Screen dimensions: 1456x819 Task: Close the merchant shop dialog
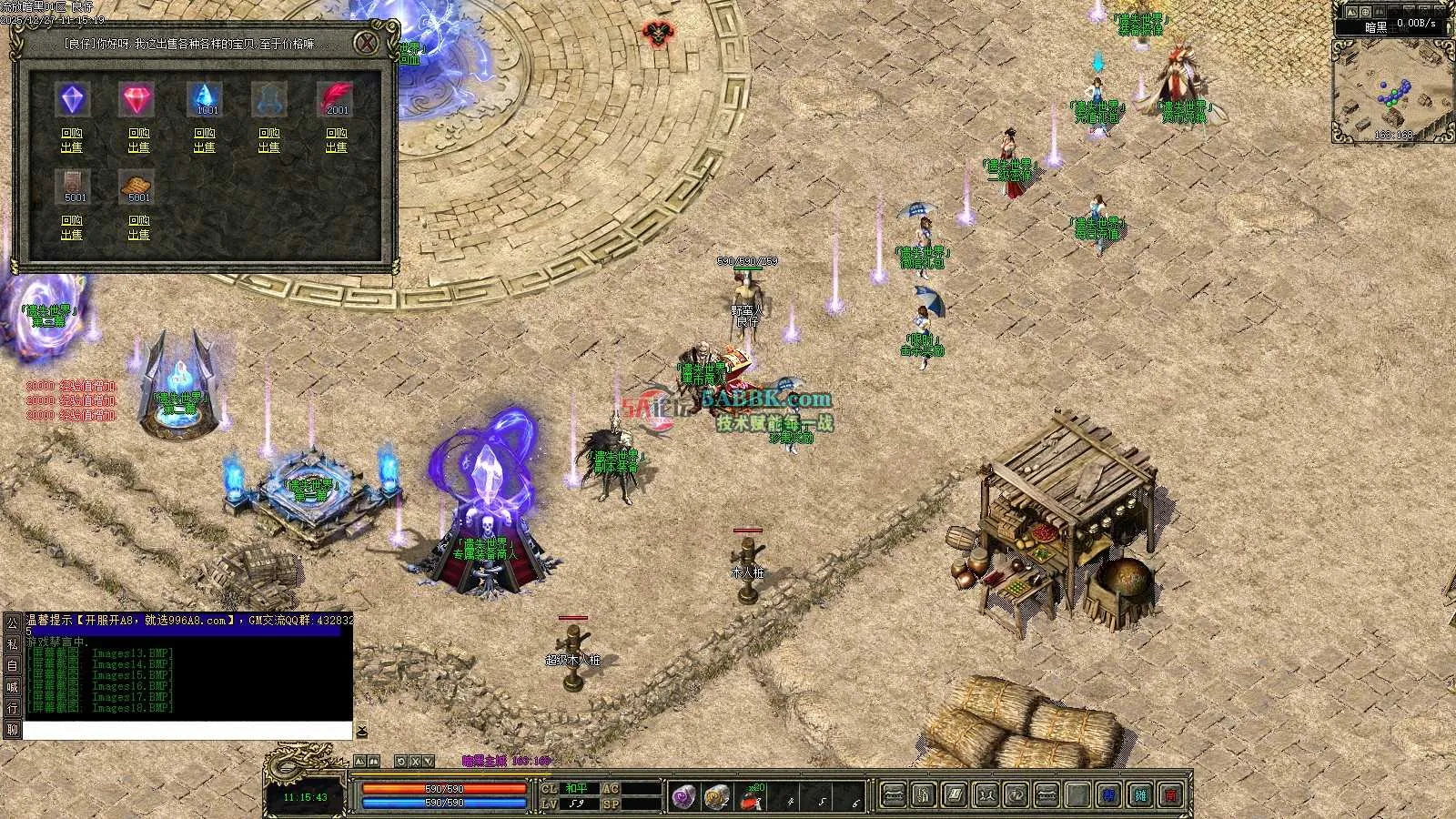(x=366, y=43)
